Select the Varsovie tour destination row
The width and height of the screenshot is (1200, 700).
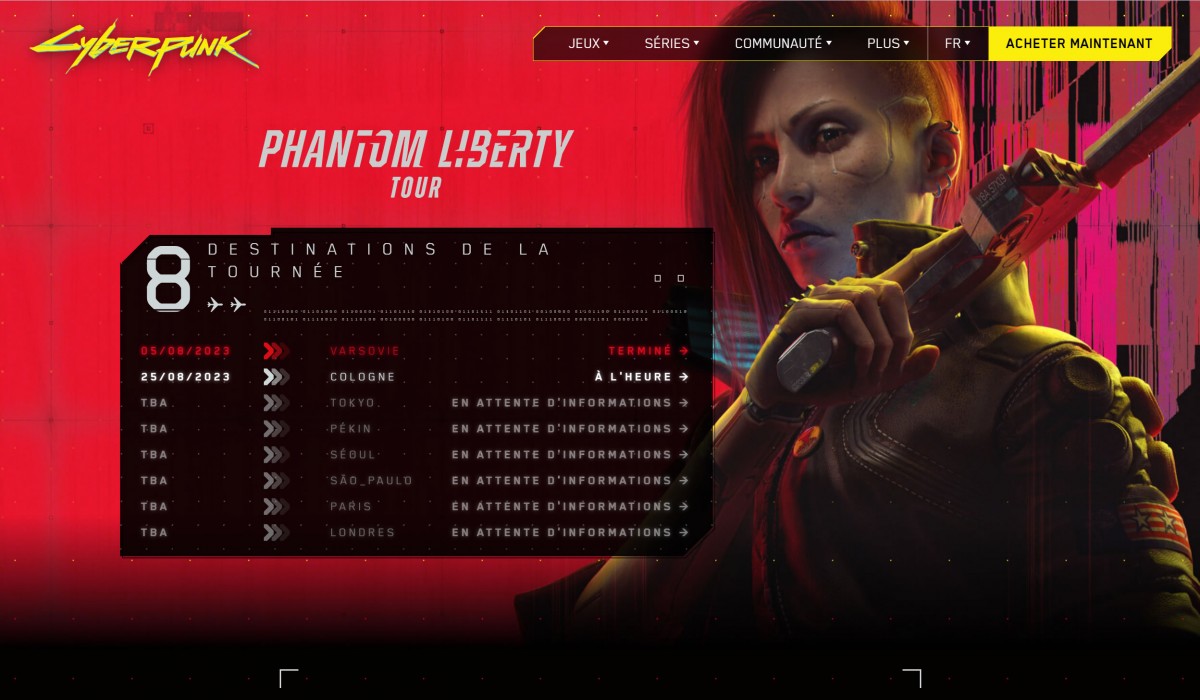point(364,351)
